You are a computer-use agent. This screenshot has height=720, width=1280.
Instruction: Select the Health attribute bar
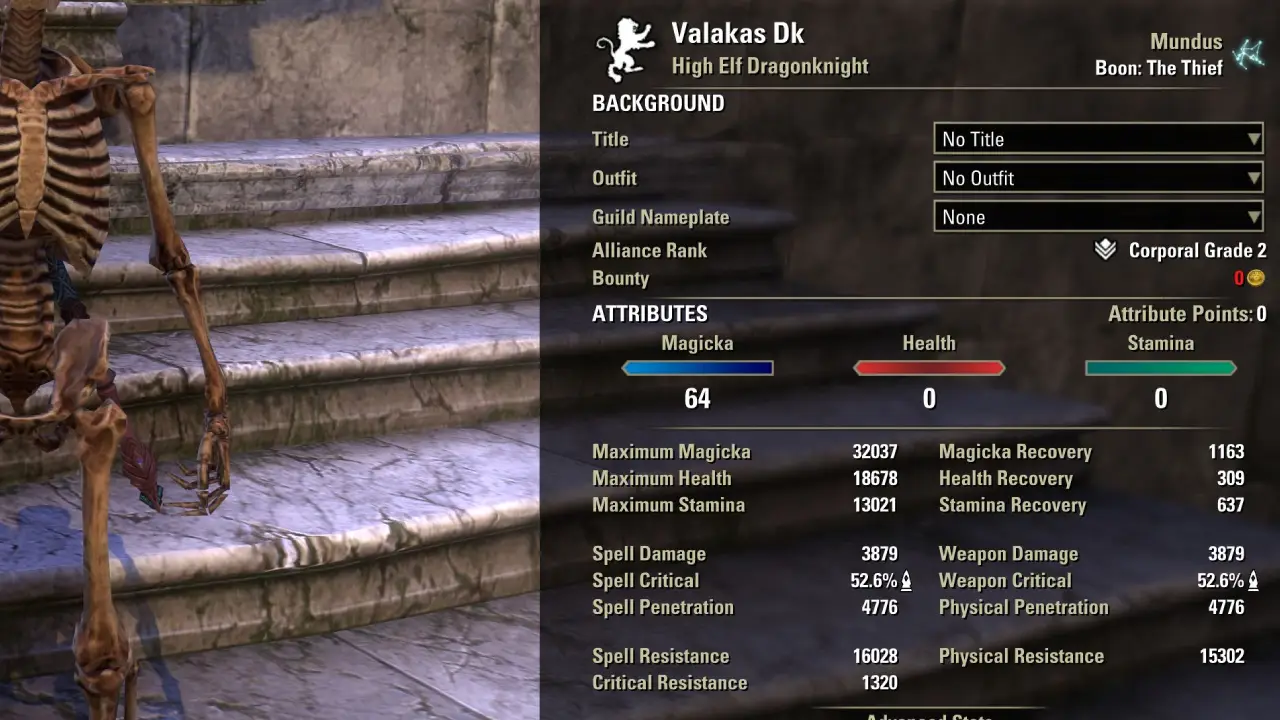coord(929,368)
